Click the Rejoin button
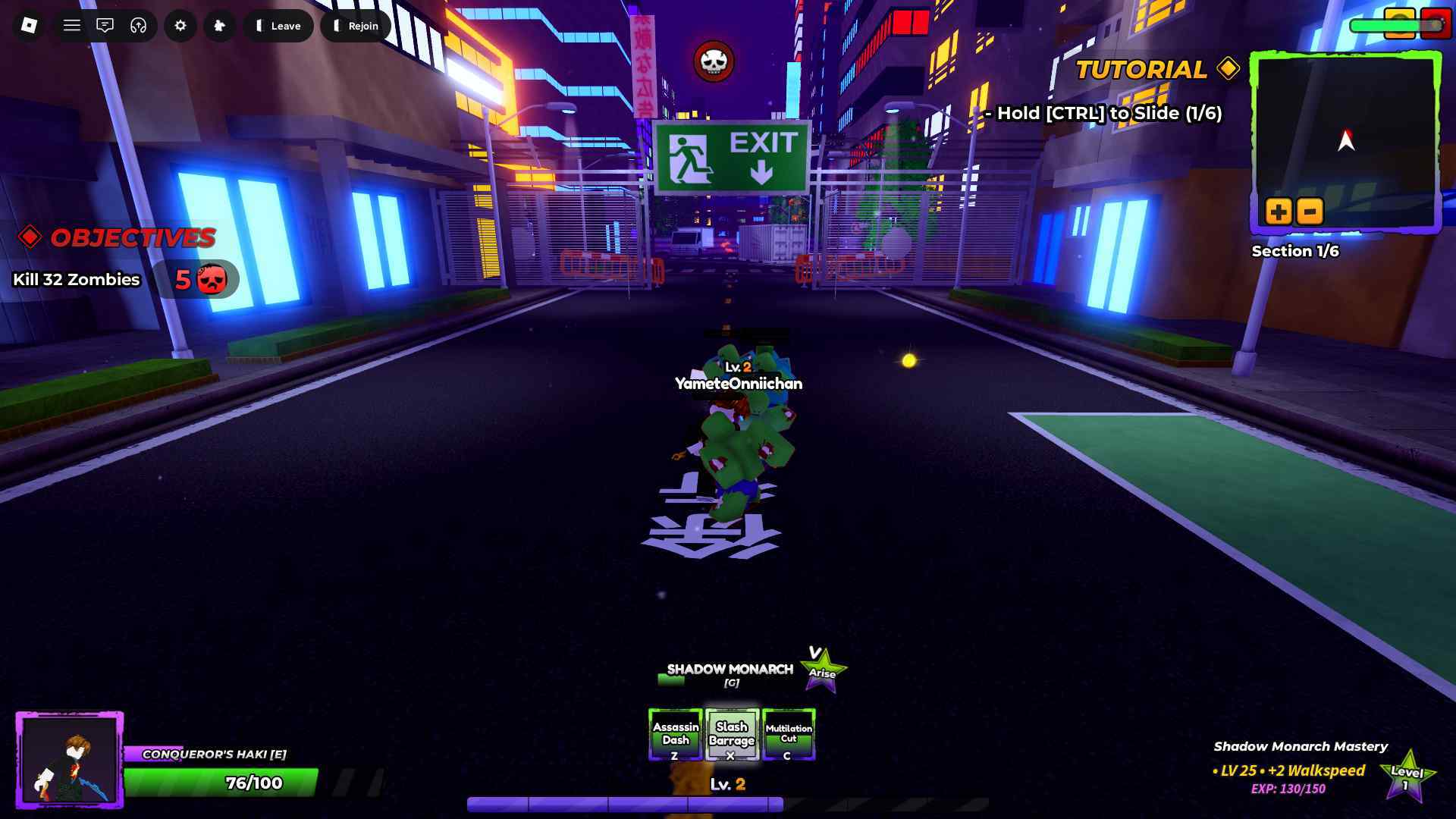Image resolution: width=1456 pixels, height=819 pixels. point(356,26)
